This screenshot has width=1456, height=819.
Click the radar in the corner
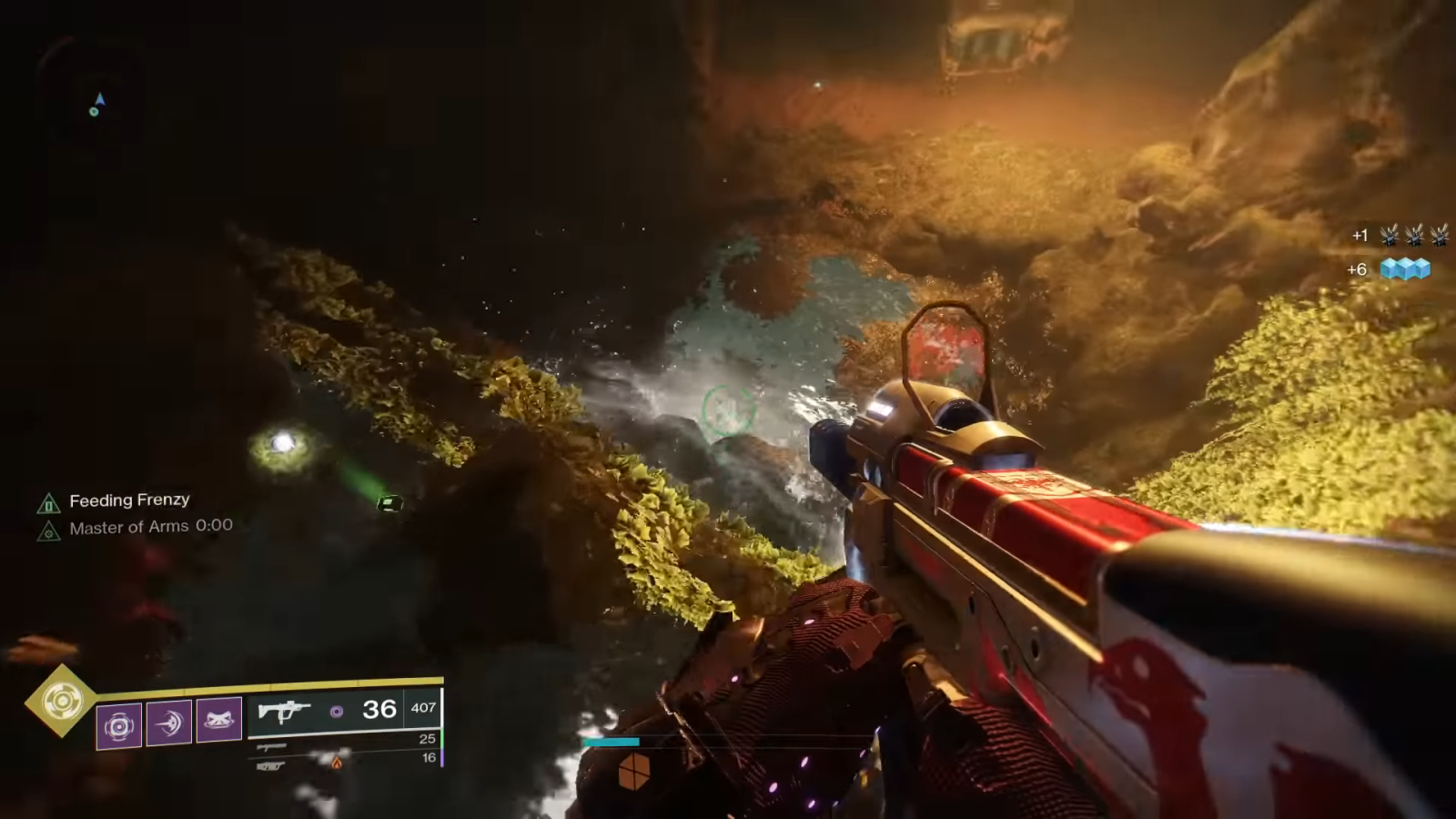click(x=95, y=105)
